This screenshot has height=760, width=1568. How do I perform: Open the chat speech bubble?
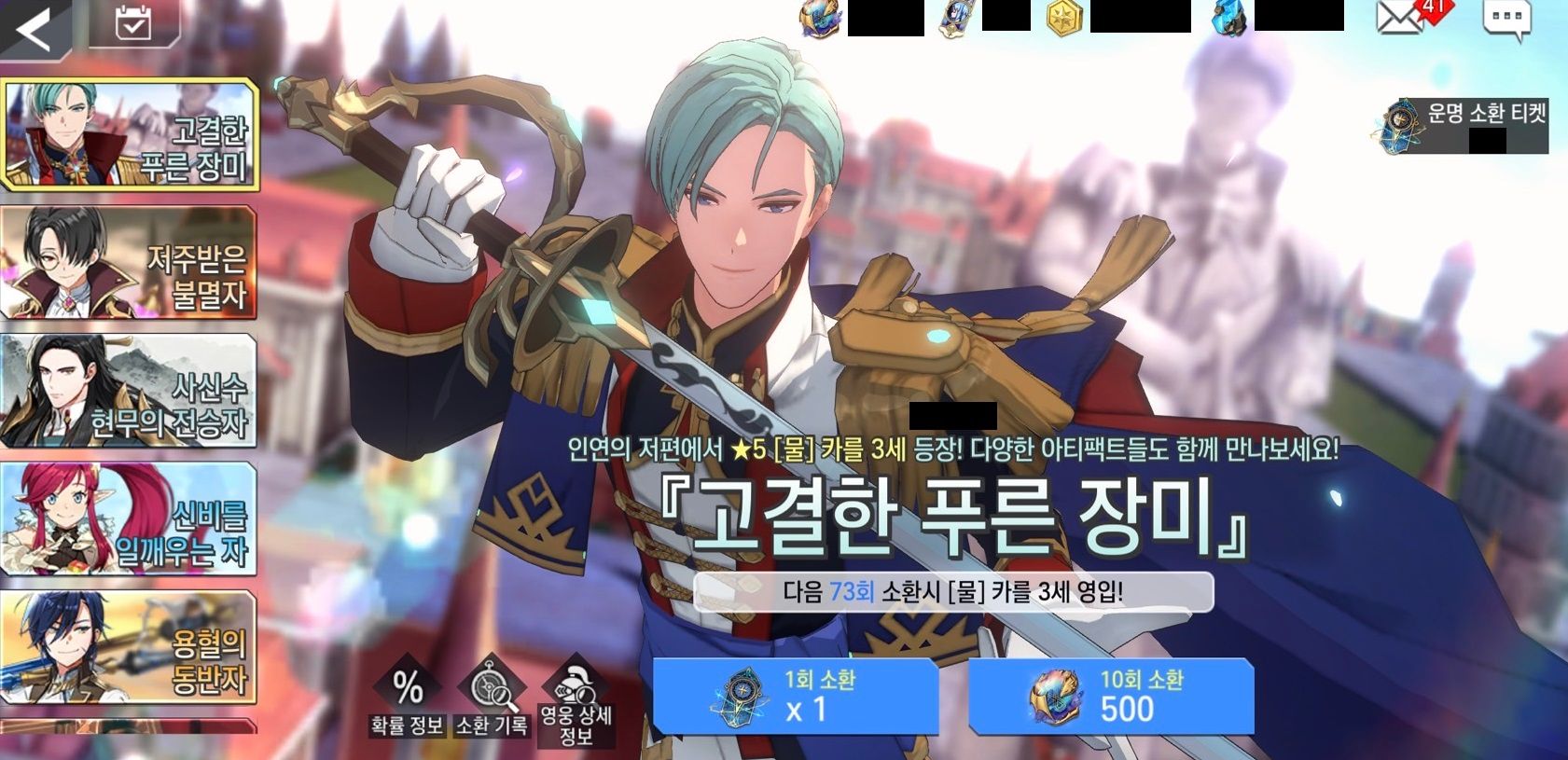click(1506, 20)
